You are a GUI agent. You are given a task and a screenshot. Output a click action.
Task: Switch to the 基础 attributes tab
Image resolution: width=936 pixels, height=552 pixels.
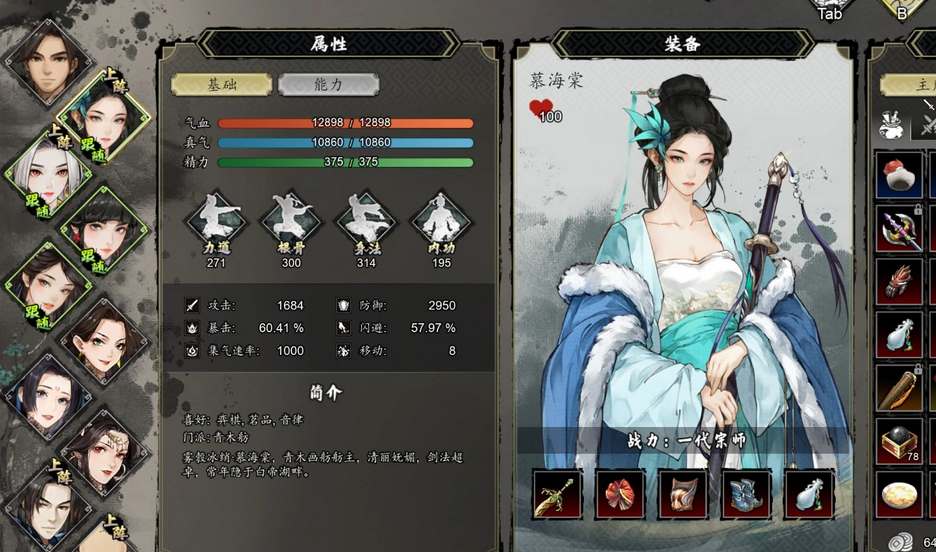pyautogui.click(x=221, y=85)
